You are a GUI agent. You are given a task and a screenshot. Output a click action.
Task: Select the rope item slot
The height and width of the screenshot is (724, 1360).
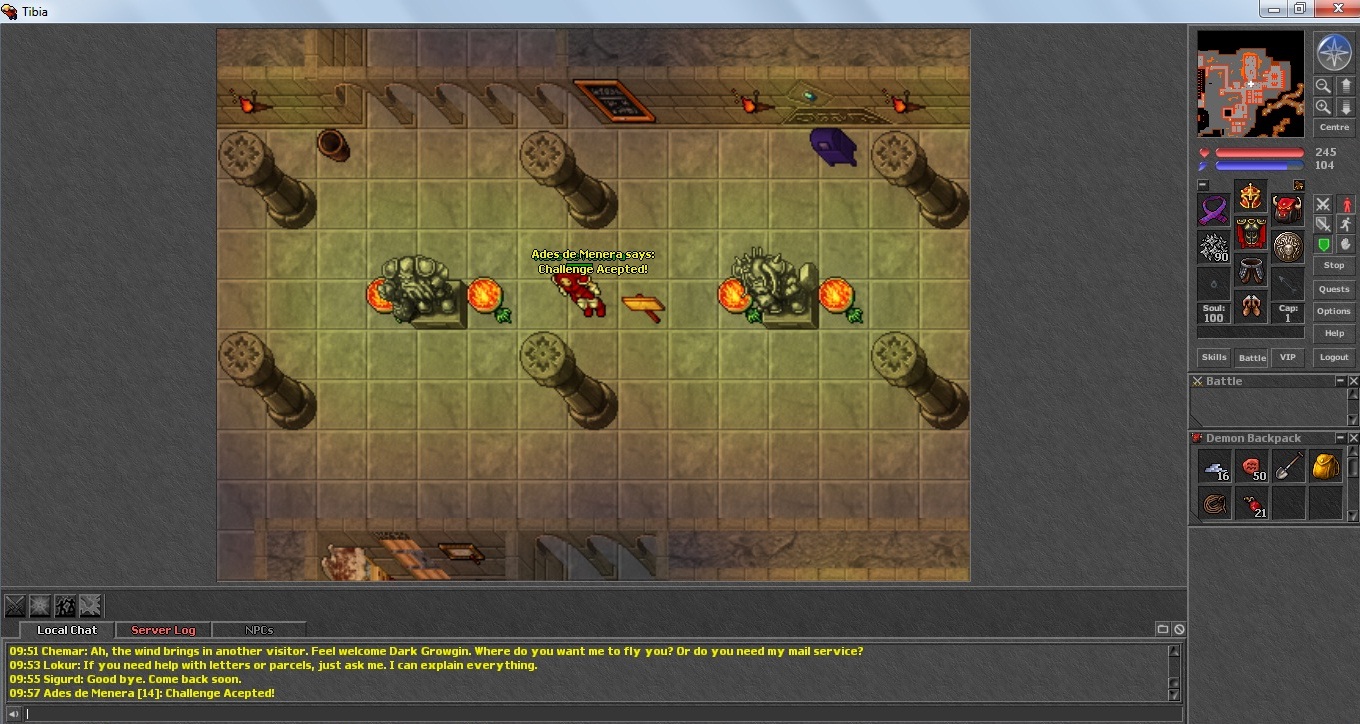(1214, 503)
